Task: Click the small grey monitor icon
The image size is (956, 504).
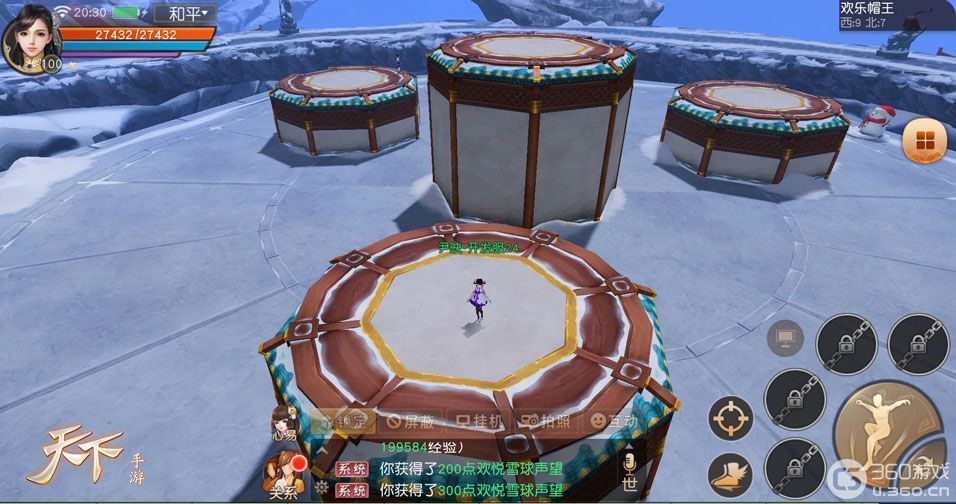Action: [785, 338]
